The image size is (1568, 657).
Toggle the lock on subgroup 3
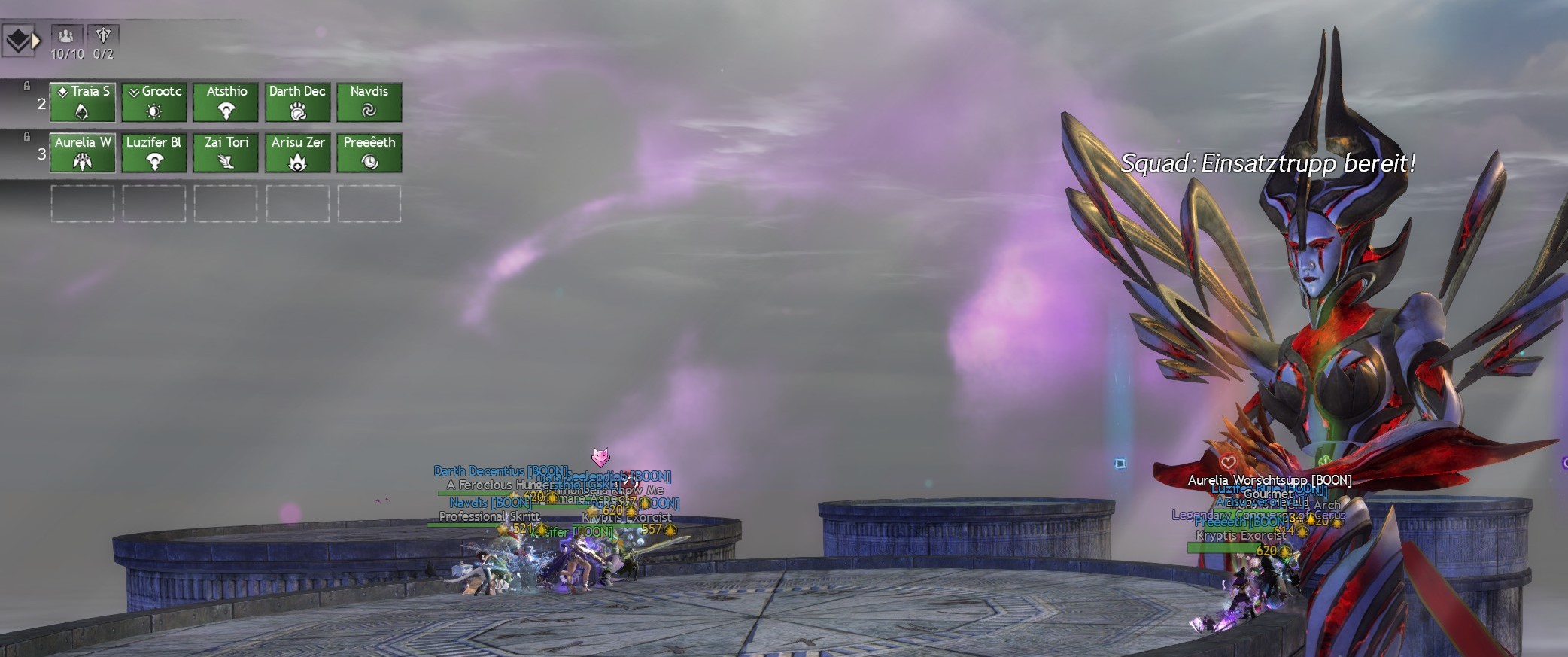point(27,136)
